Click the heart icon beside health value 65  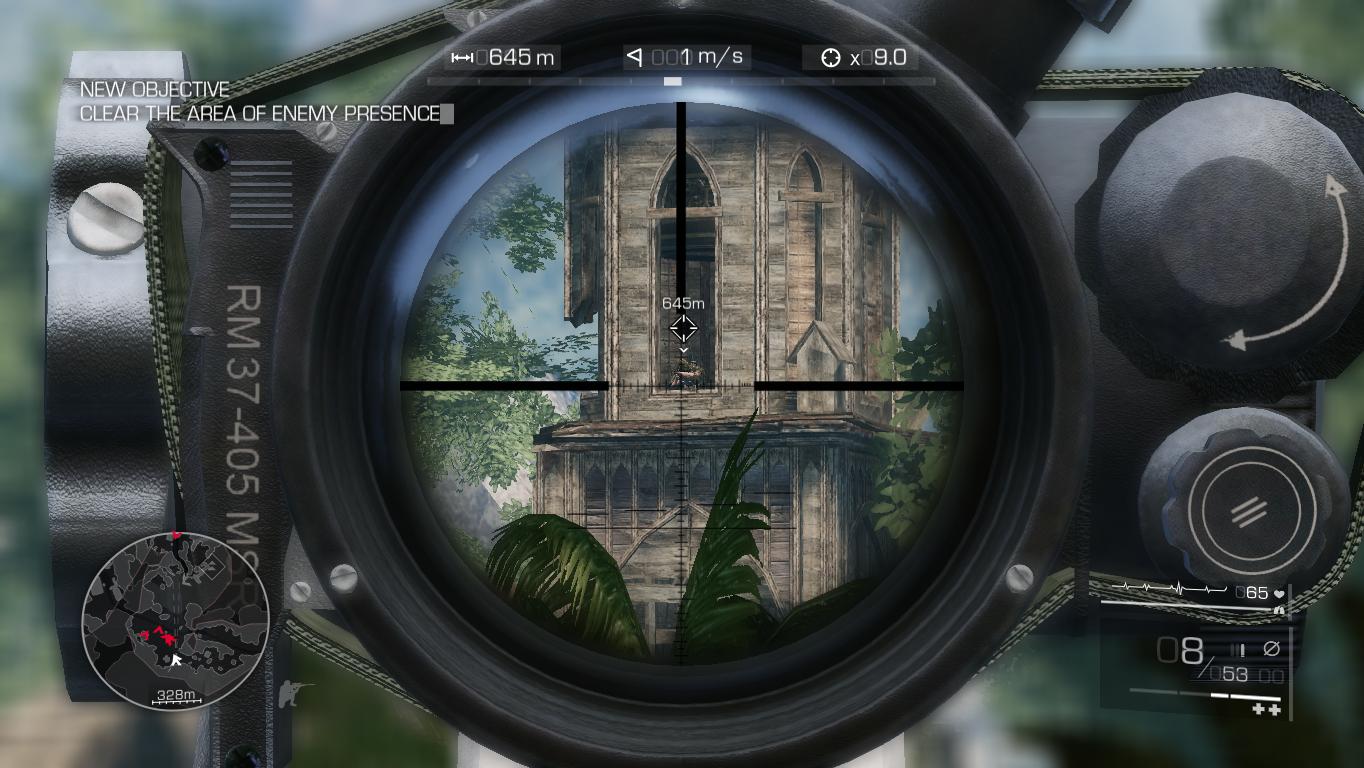click(1279, 593)
